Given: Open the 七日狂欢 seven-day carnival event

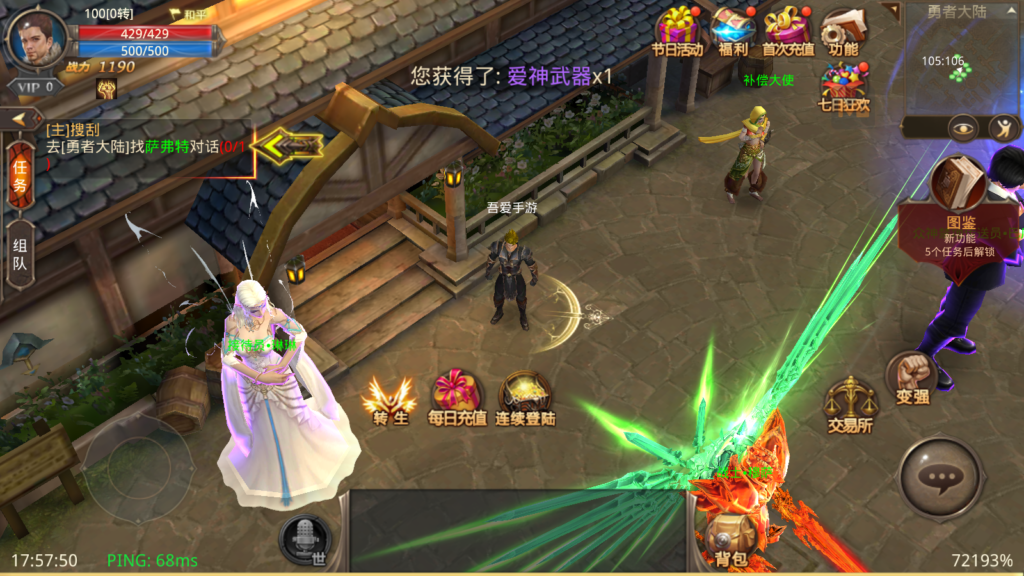Looking at the screenshot, I should pos(843,84).
